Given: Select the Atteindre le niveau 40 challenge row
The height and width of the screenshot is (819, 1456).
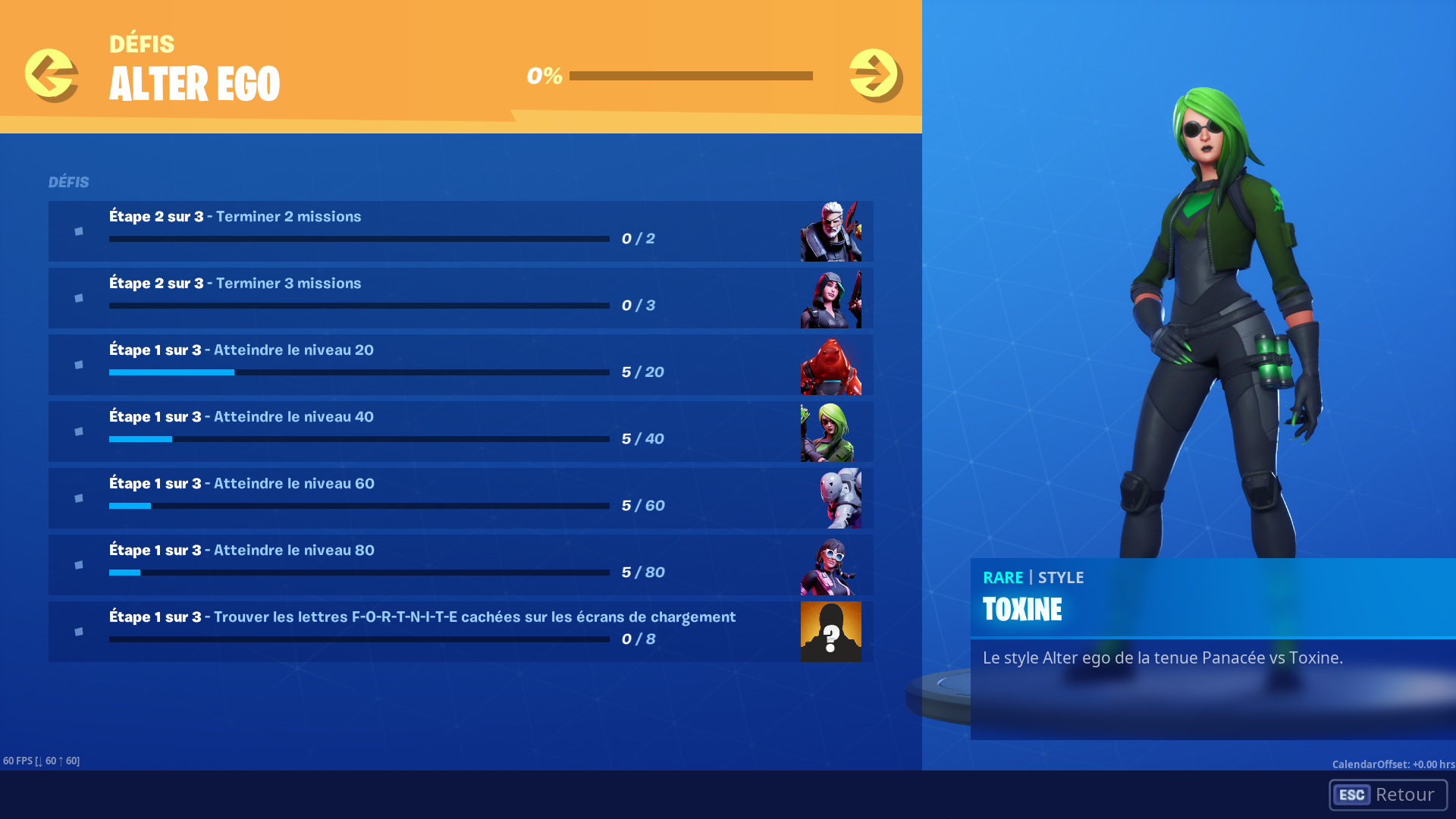Looking at the screenshot, I should [x=379, y=431].
